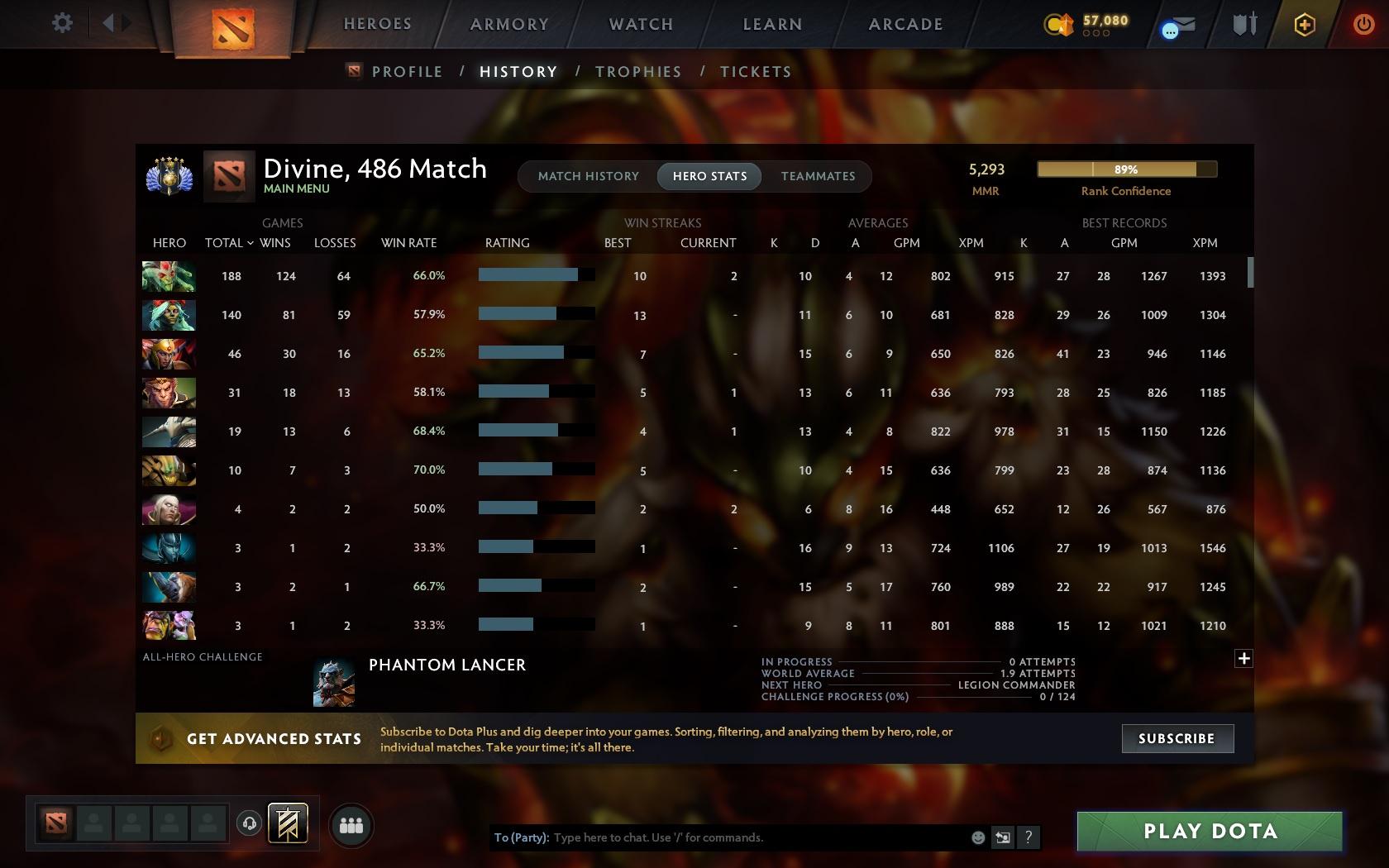Switch to the MATCH HISTORY tab
The height and width of the screenshot is (868, 1389).
(588, 175)
